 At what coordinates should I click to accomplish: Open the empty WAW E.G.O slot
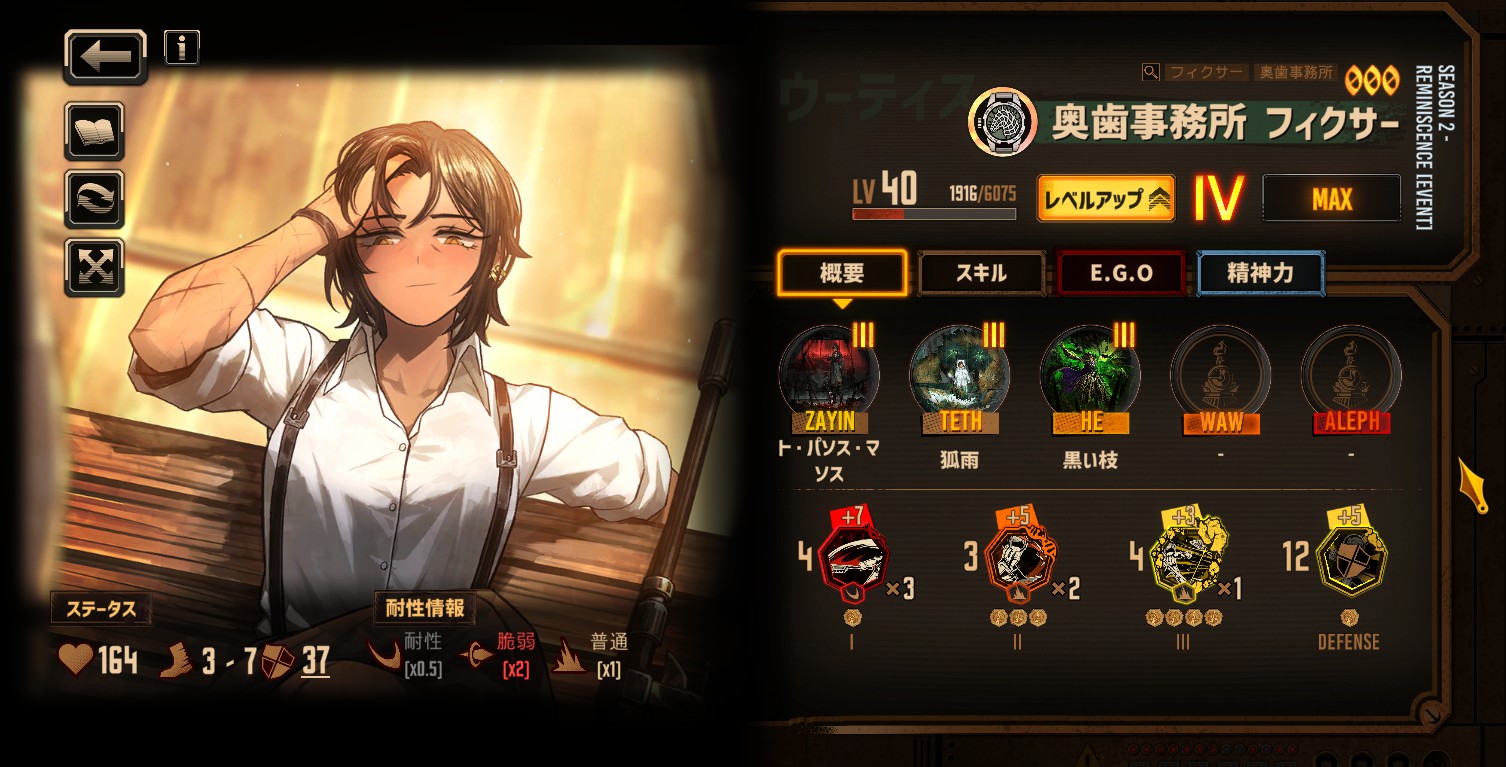[1220, 376]
